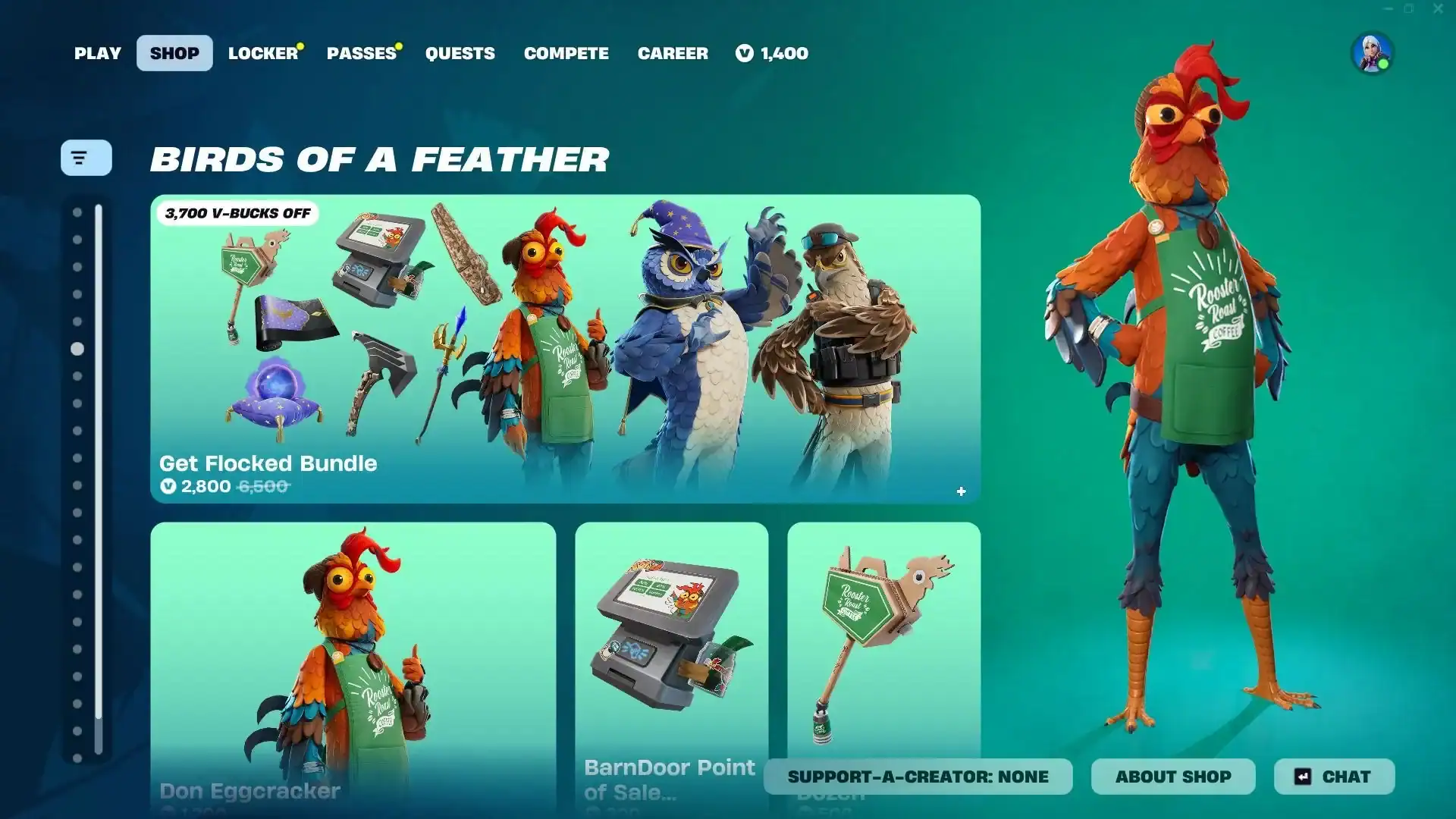Open the shop section filter list

86,158
